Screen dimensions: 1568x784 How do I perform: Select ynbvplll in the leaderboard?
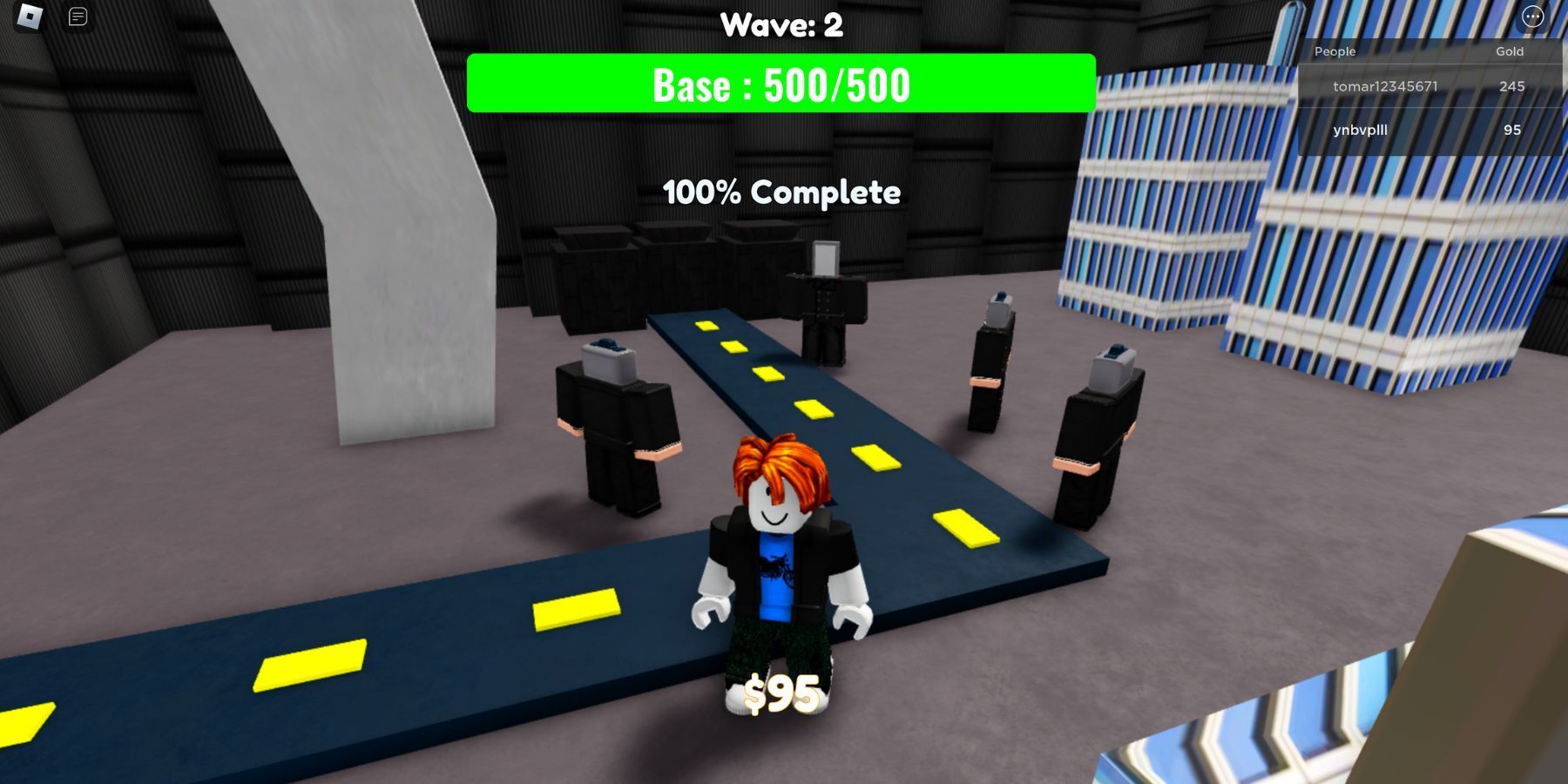pos(1359,130)
